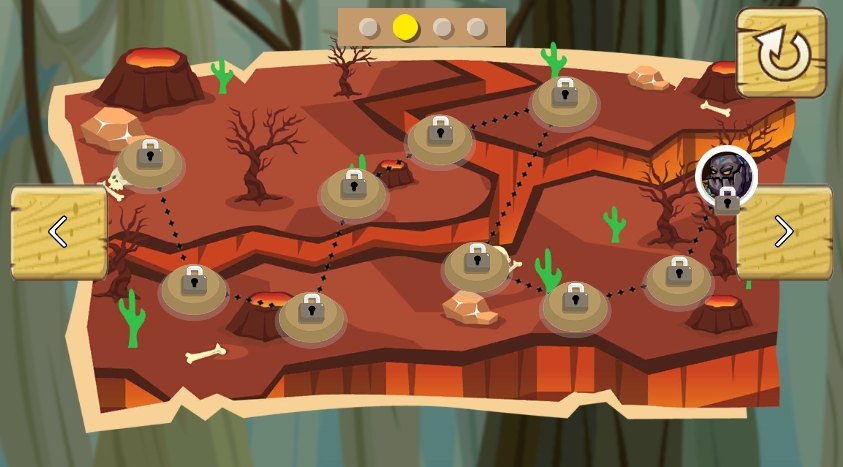Viewport: 843px width, 467px height.
Task: Select the highlighted yellow page dot
Action: 405,27
